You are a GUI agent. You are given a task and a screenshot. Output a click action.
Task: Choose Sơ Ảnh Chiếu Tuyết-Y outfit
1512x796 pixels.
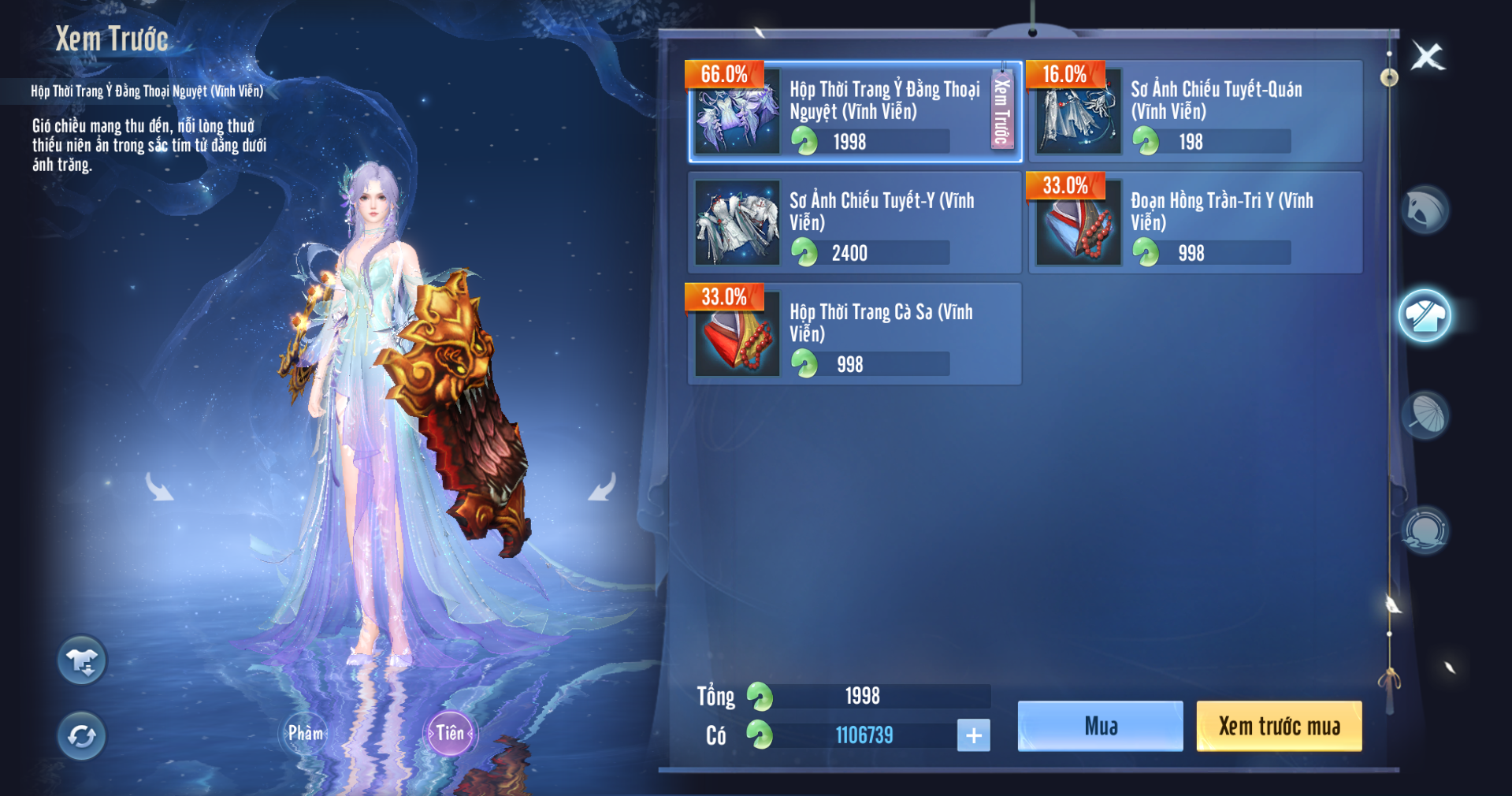pyautogui.click(x=855, y=223)
